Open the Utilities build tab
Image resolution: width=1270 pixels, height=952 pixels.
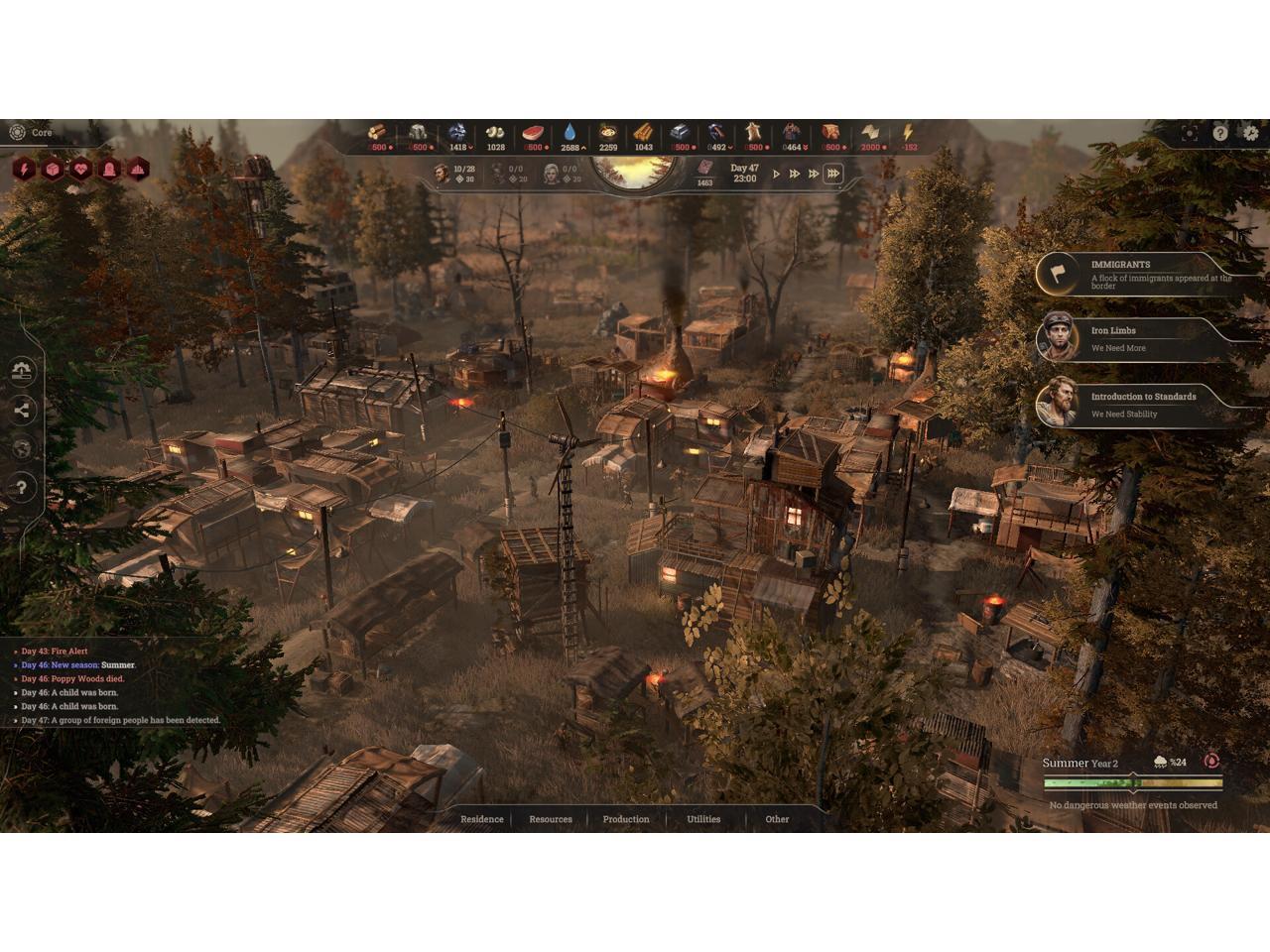coord(703,819)
